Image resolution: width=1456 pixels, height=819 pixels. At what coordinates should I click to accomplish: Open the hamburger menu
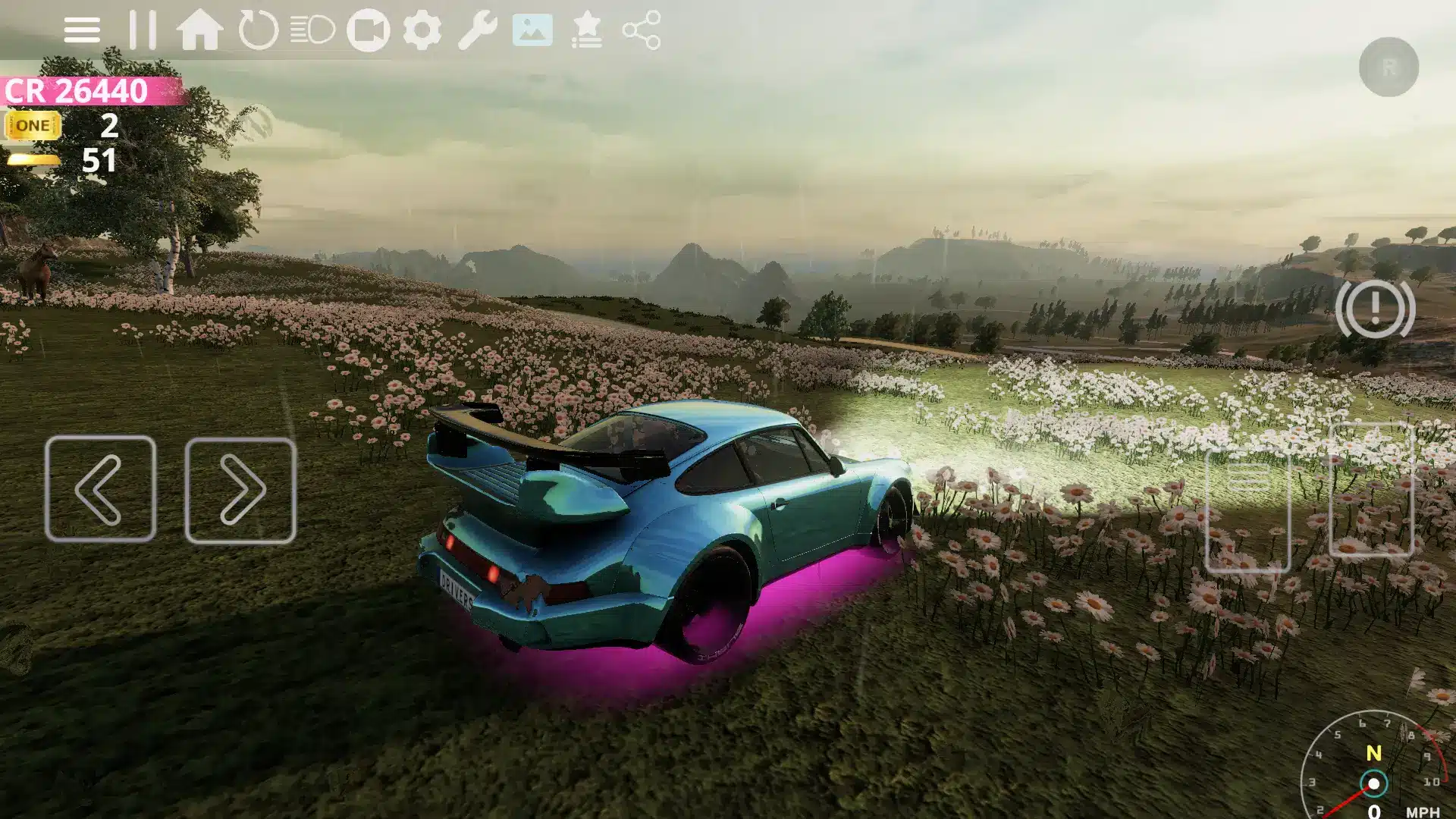(x=82, y=31)
